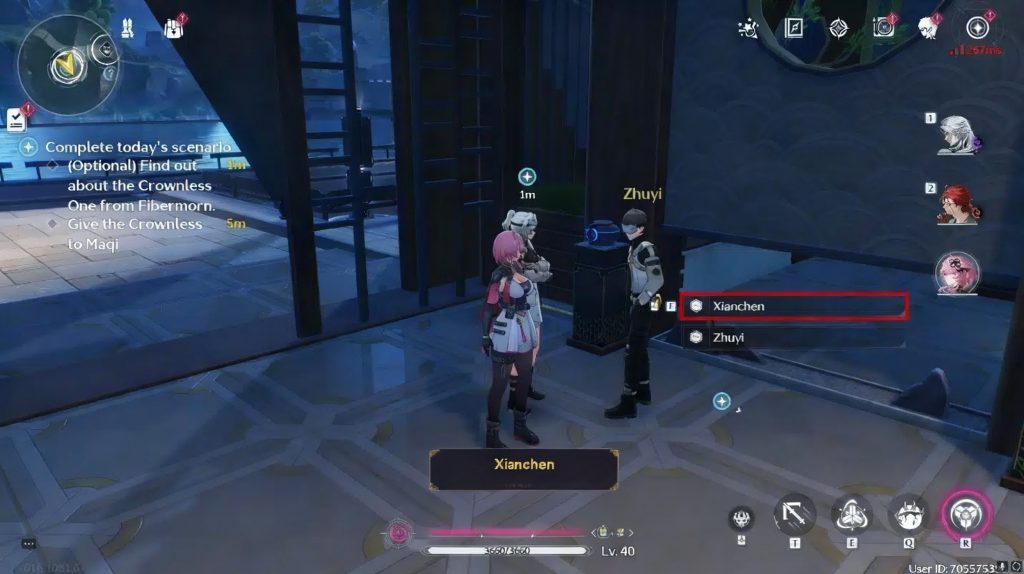The image size is (1024, 574).
Task: Switch to party member 2 with red hair
Action: pos(957,206)
